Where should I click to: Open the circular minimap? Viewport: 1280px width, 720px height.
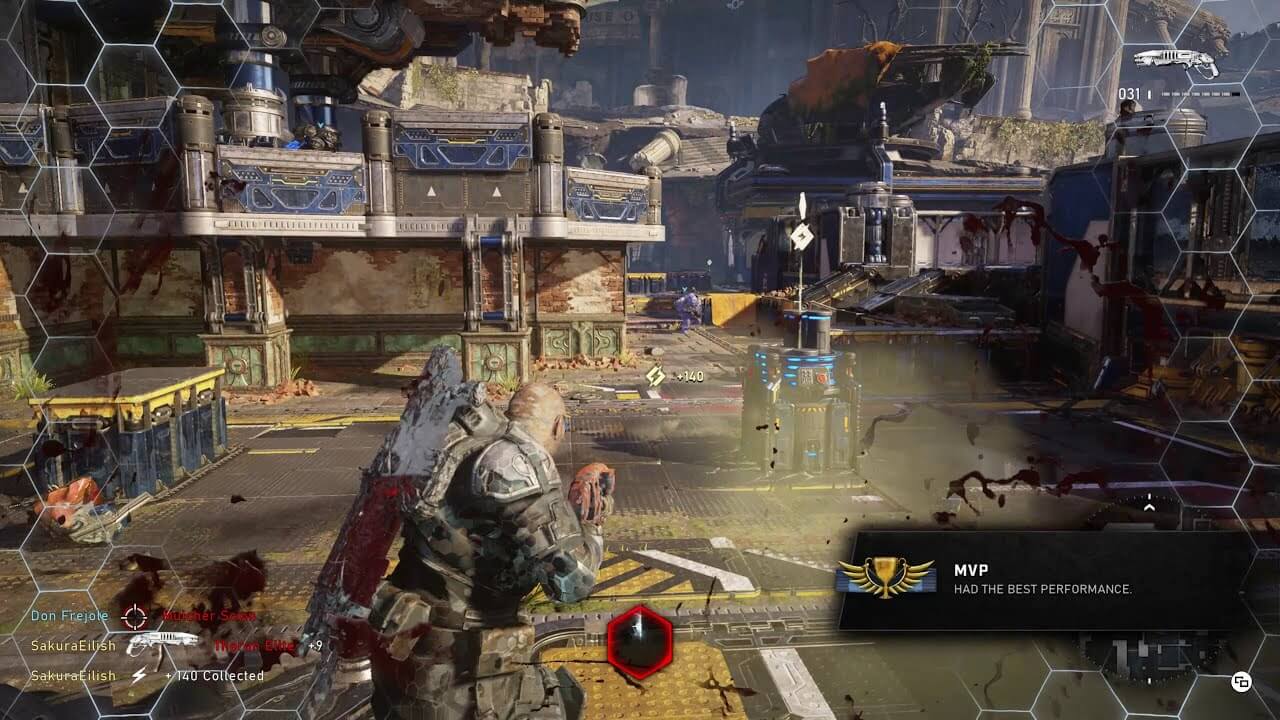pos(1148,655)
